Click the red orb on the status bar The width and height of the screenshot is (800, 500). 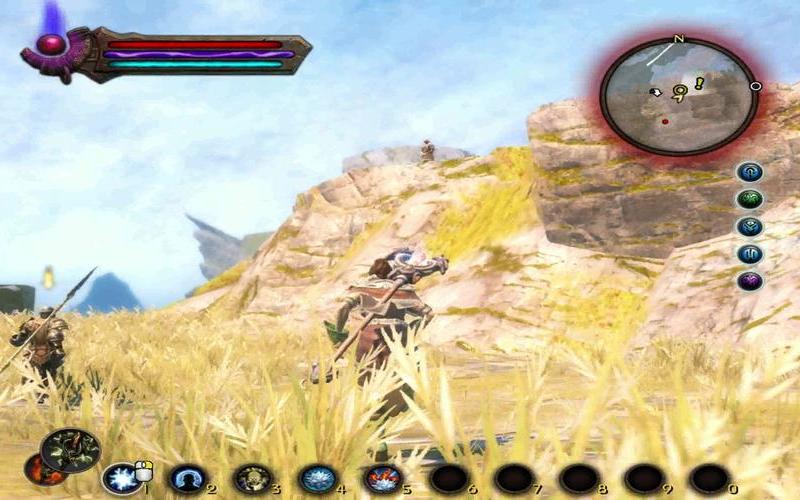50,45
